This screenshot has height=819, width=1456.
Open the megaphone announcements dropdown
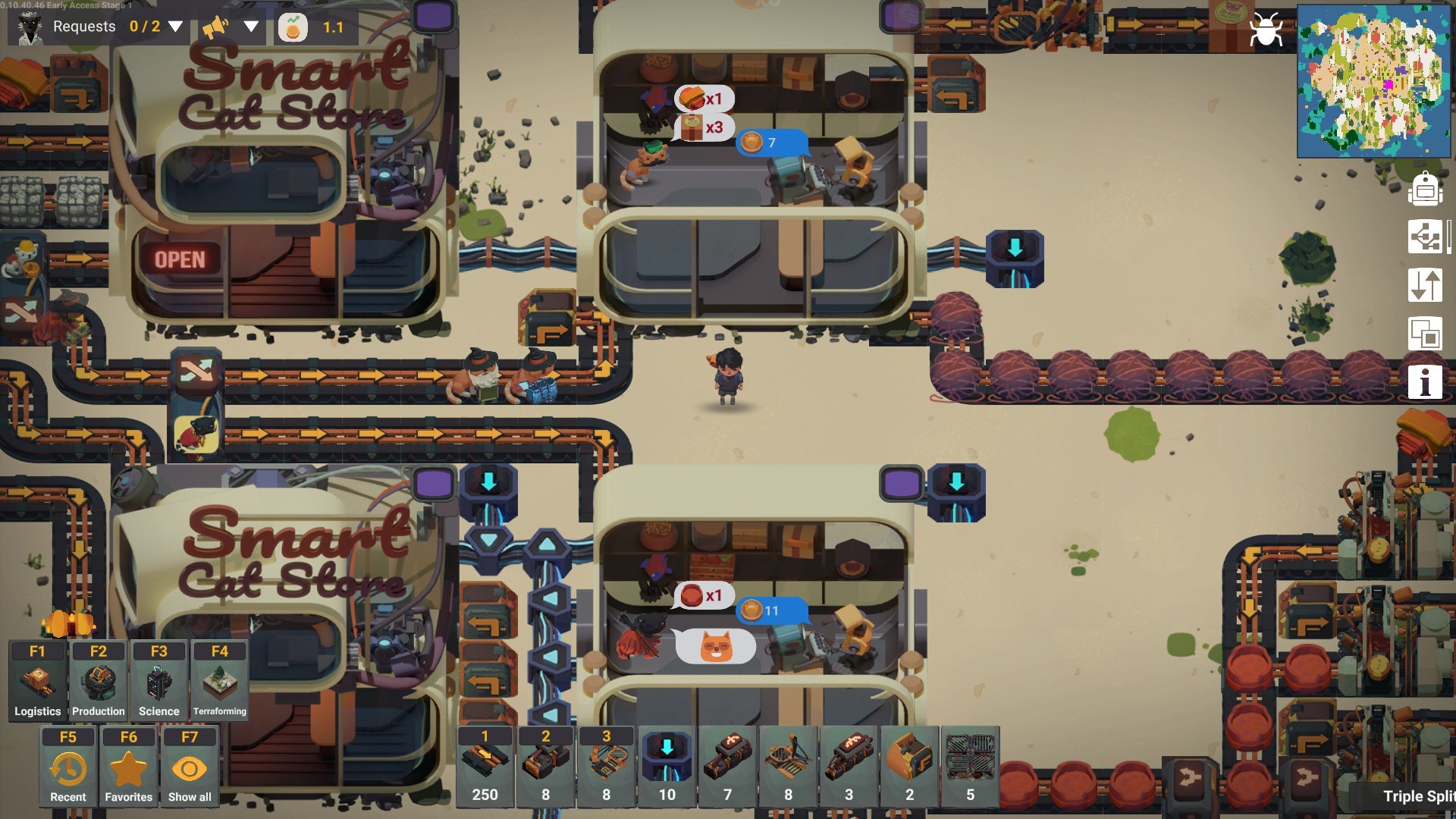251,27
